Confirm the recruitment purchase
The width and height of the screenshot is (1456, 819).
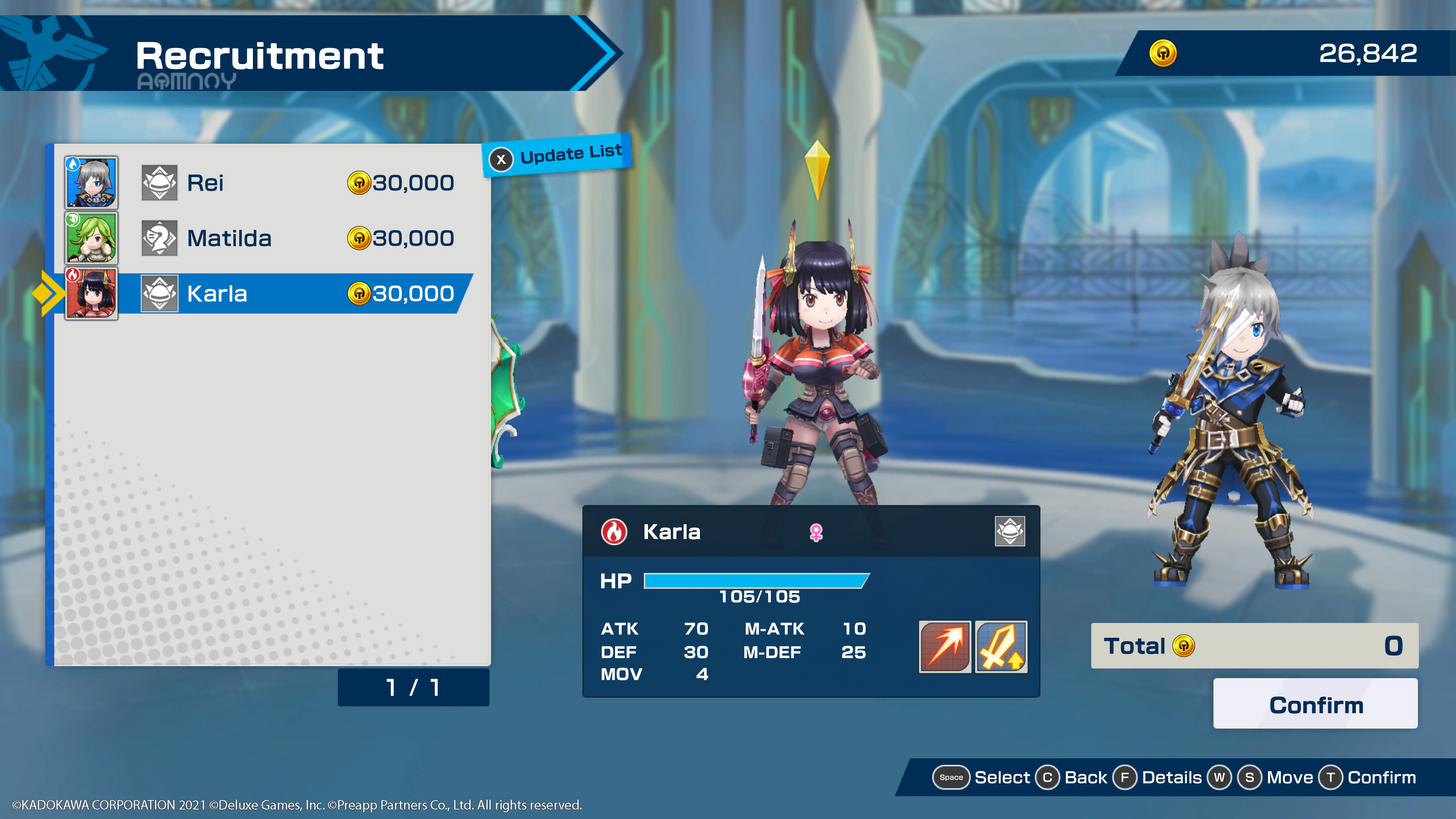1315,704
